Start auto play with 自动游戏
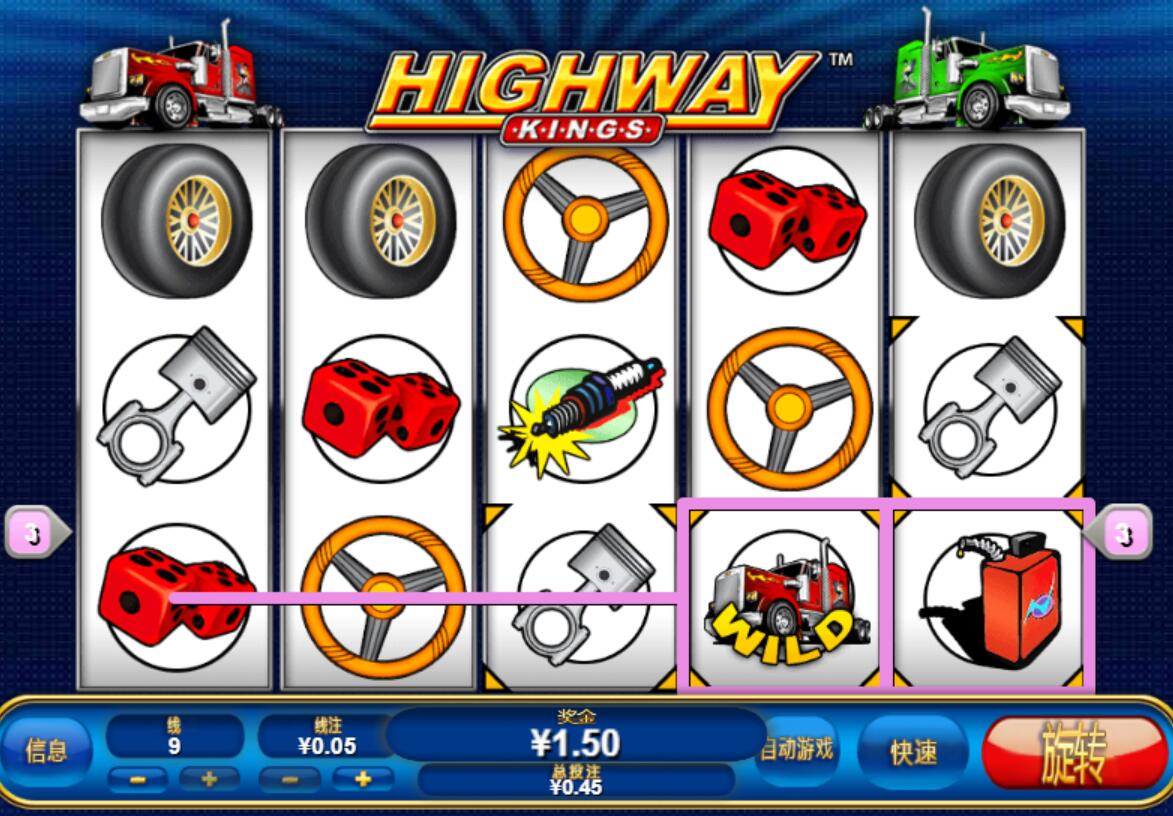The width and height of the screenshot is (1173, 816). point(799,749)
